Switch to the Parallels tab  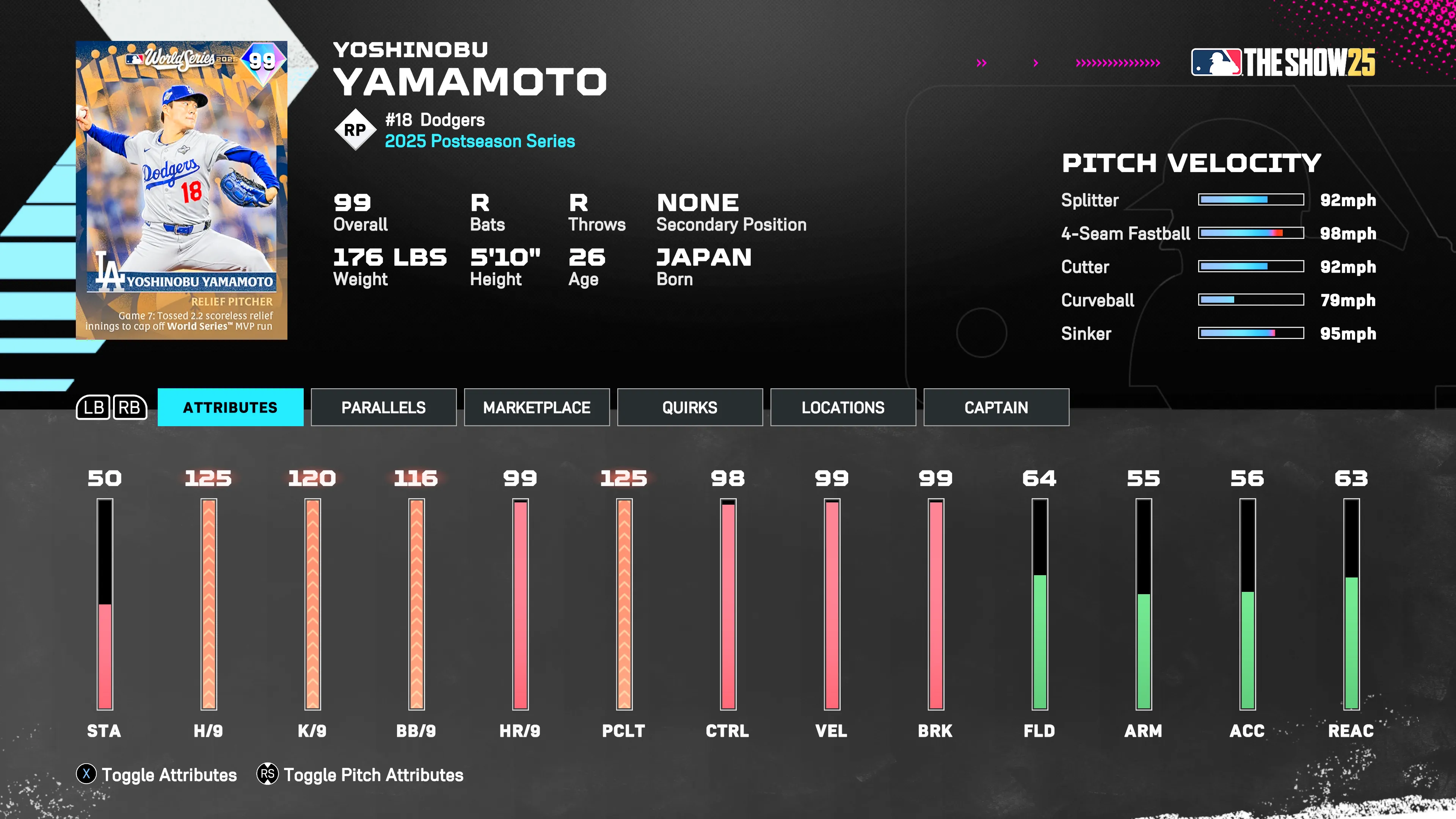(x=384, y=407)
